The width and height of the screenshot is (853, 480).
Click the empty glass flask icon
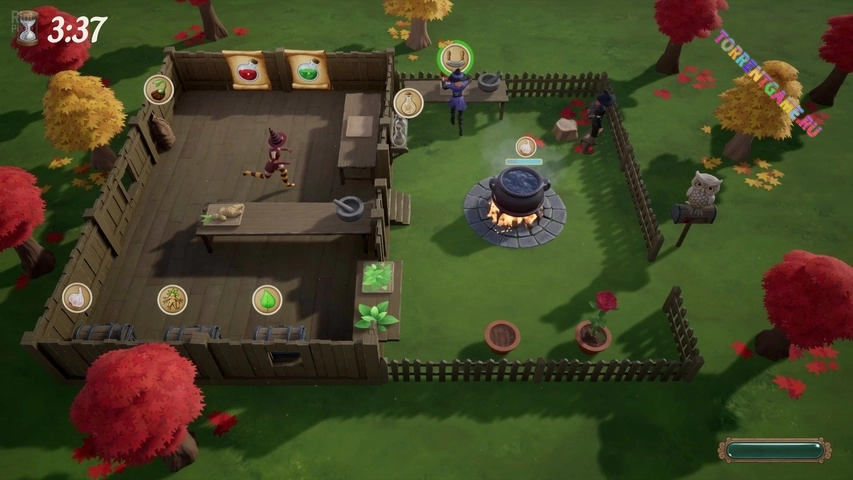point(407,102)
